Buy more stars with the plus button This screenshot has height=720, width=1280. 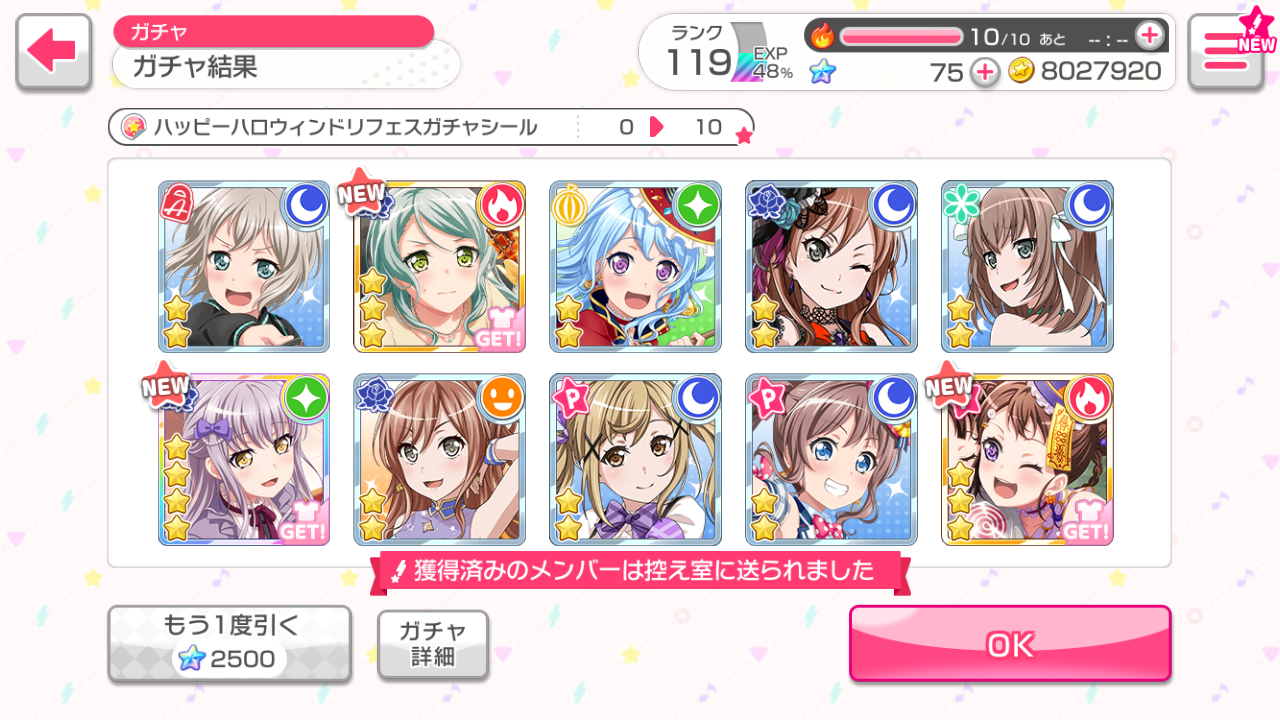985,72
